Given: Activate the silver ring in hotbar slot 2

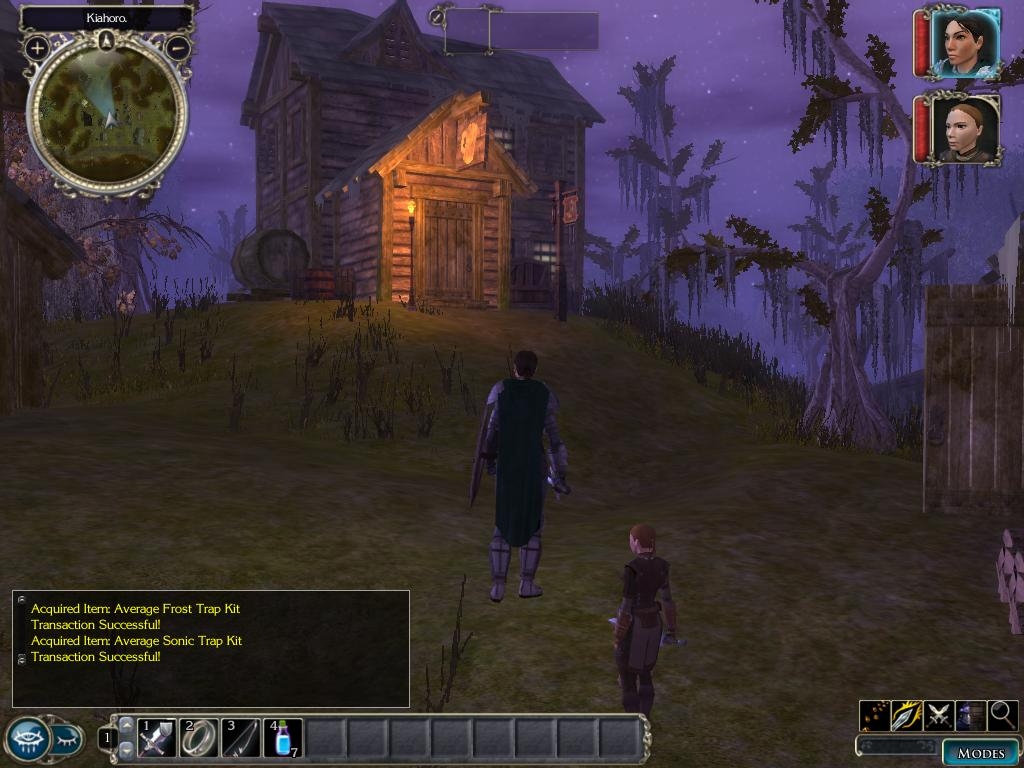Looking at the screenshot, I should point(198,738).
